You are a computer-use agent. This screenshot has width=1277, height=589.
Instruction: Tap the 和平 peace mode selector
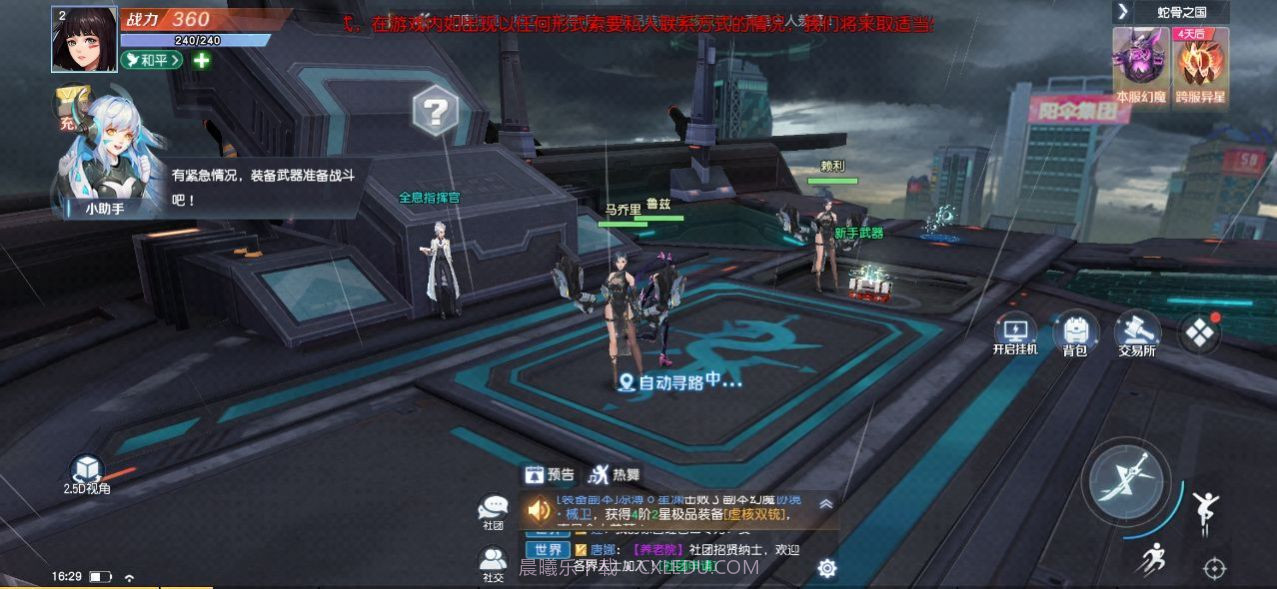point(152,60)
